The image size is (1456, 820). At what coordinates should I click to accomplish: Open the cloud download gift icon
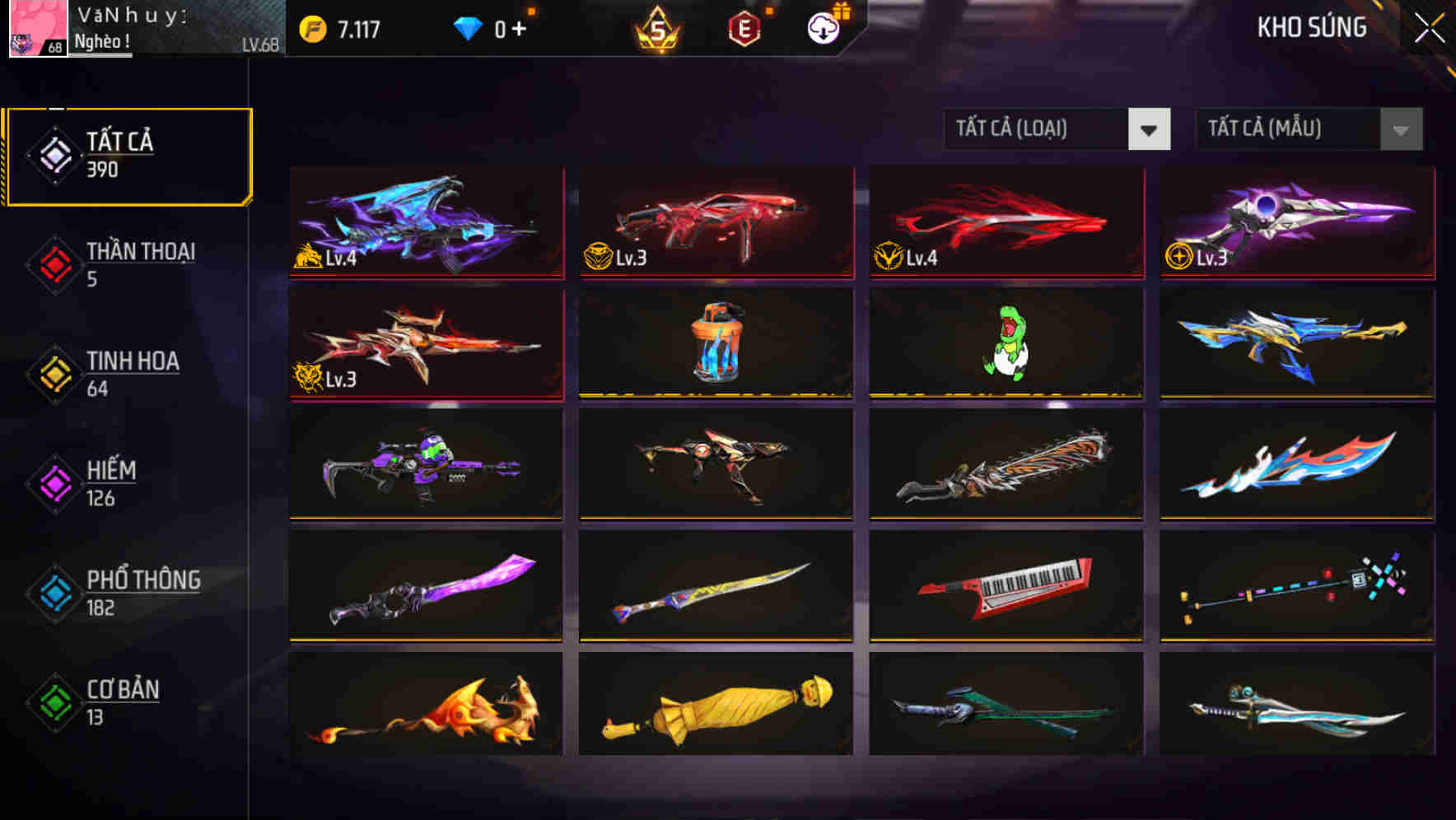click(822, 27)
